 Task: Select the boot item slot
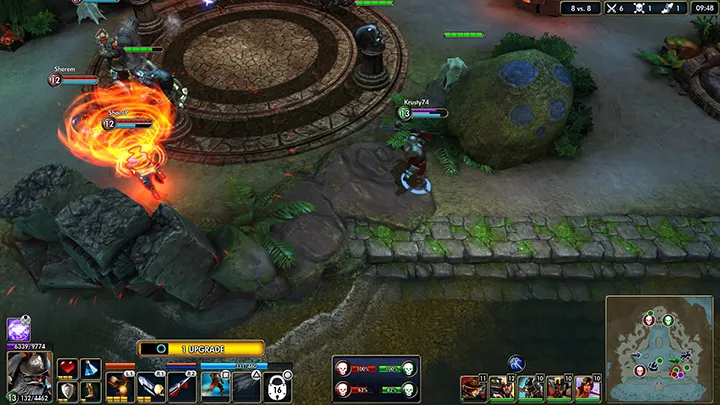click(x=91, y=391)
